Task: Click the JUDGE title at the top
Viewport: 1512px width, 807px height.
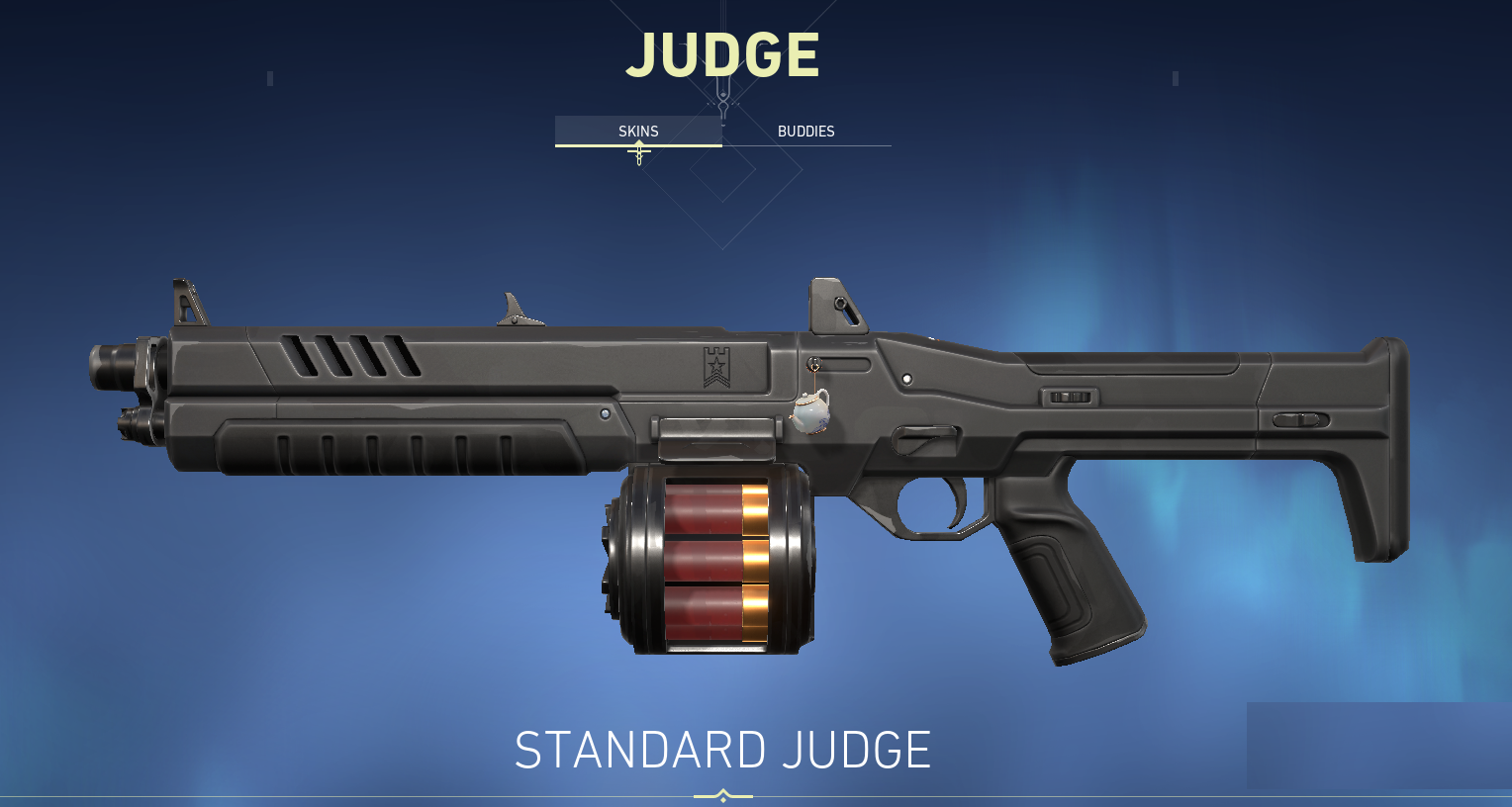Action: click(x=723, y=54)
